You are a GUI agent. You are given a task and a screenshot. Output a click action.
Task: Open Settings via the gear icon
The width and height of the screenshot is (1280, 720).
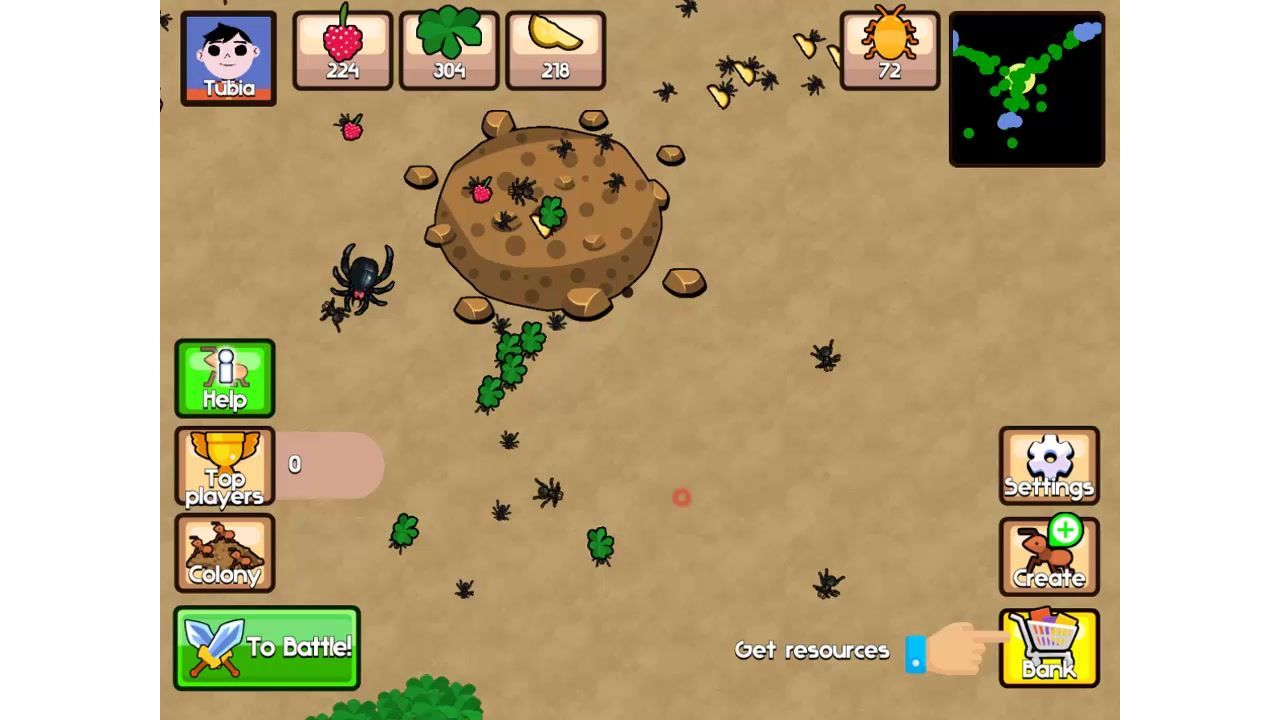pyautogui.click(x=1048, y=465)
